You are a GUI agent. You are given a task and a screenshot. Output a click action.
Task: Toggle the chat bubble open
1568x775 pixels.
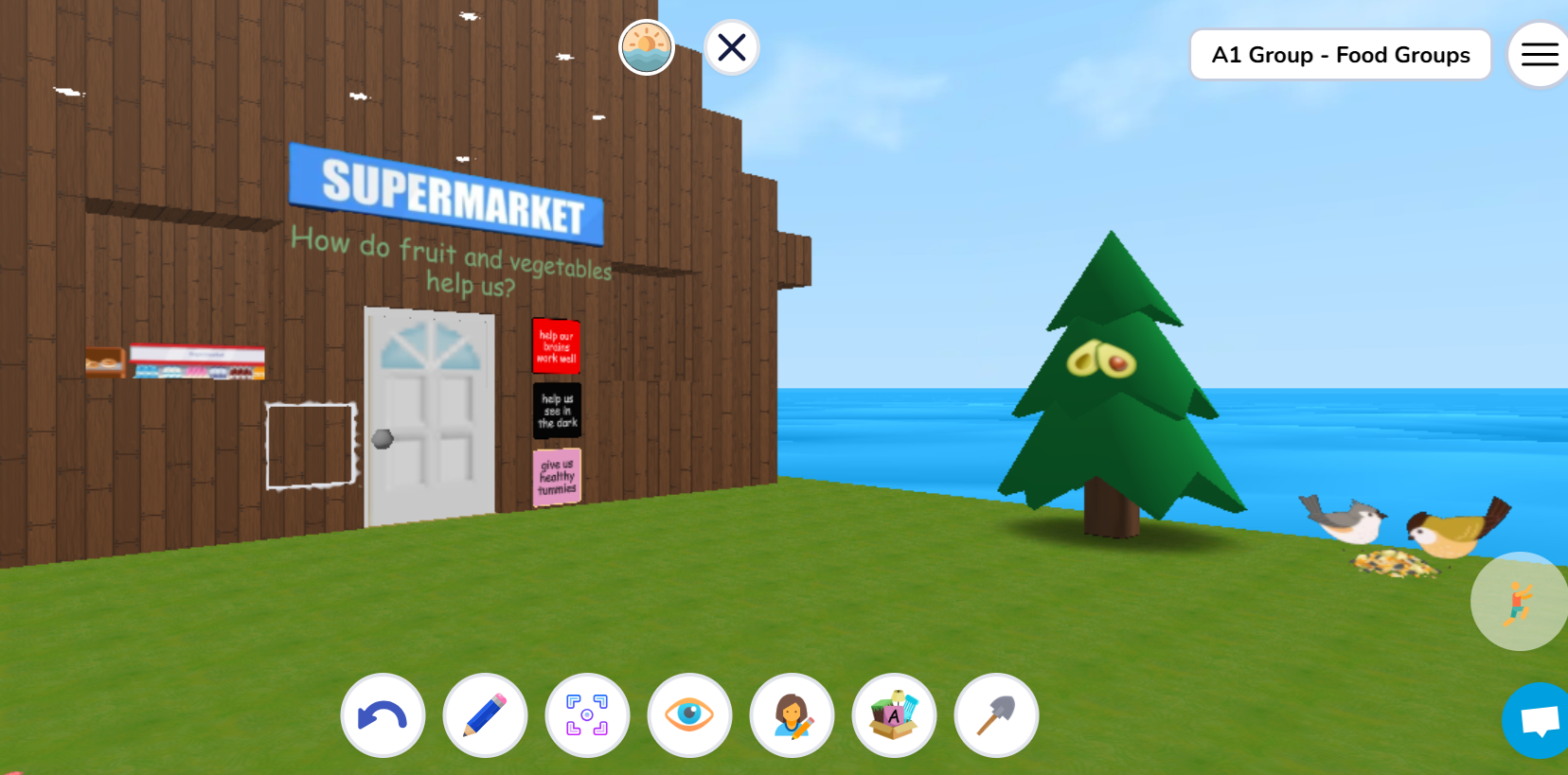click(1539, 721)
